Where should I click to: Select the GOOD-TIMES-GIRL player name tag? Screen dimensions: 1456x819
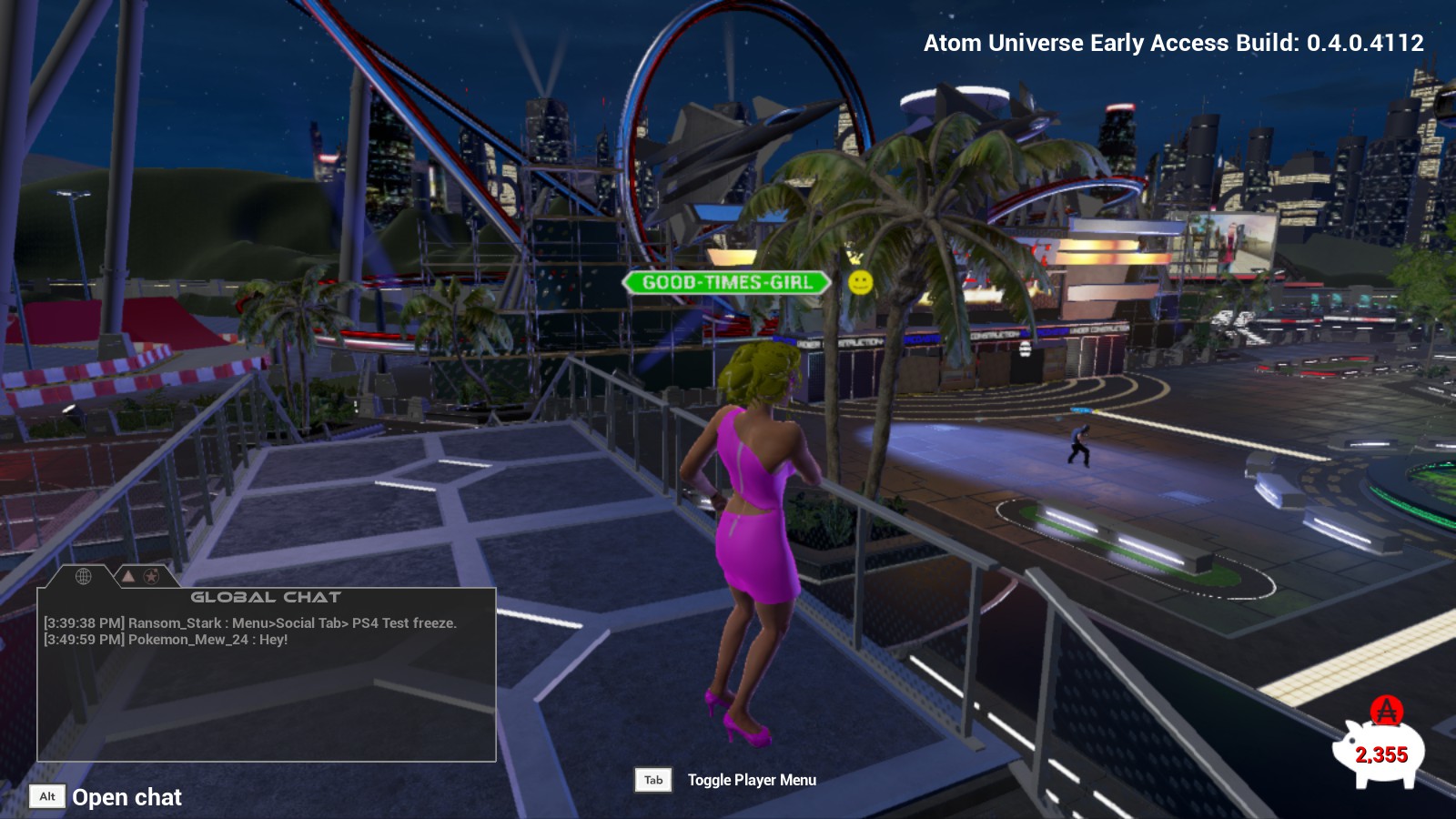pyautogui.click(x=726, y=282)
